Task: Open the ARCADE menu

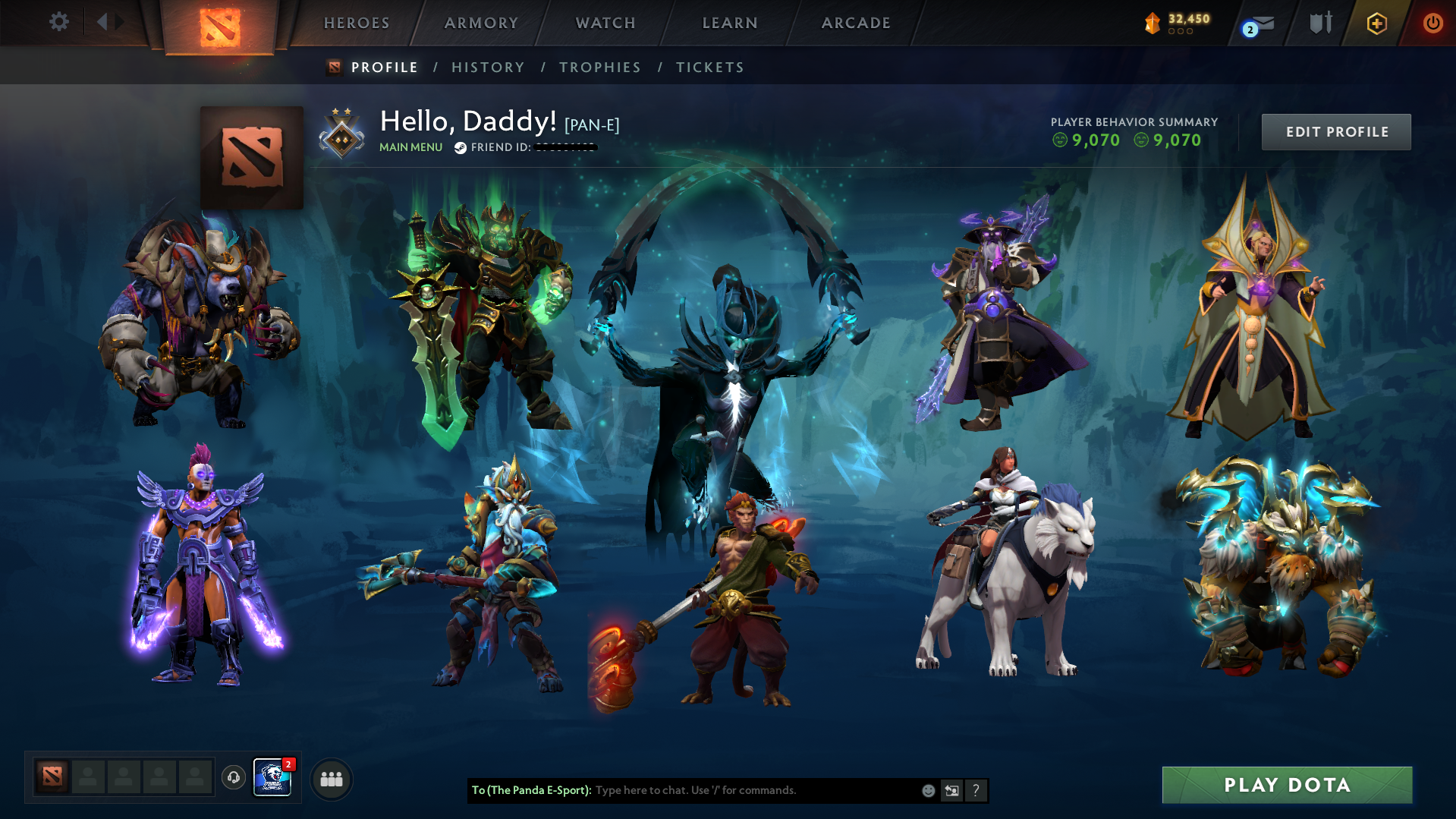Action: click(x=856, y=23)
